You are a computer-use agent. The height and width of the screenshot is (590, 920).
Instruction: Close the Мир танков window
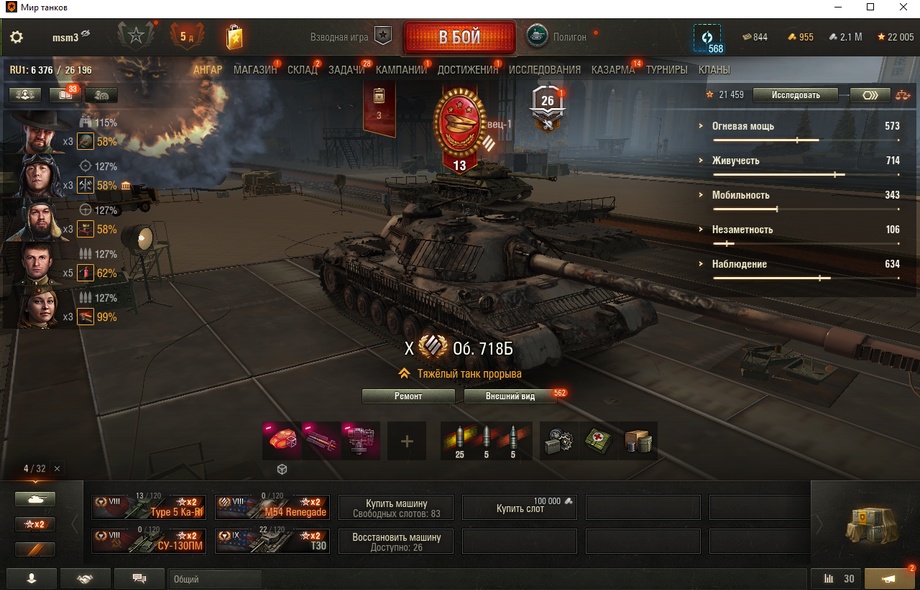[899, 8]
